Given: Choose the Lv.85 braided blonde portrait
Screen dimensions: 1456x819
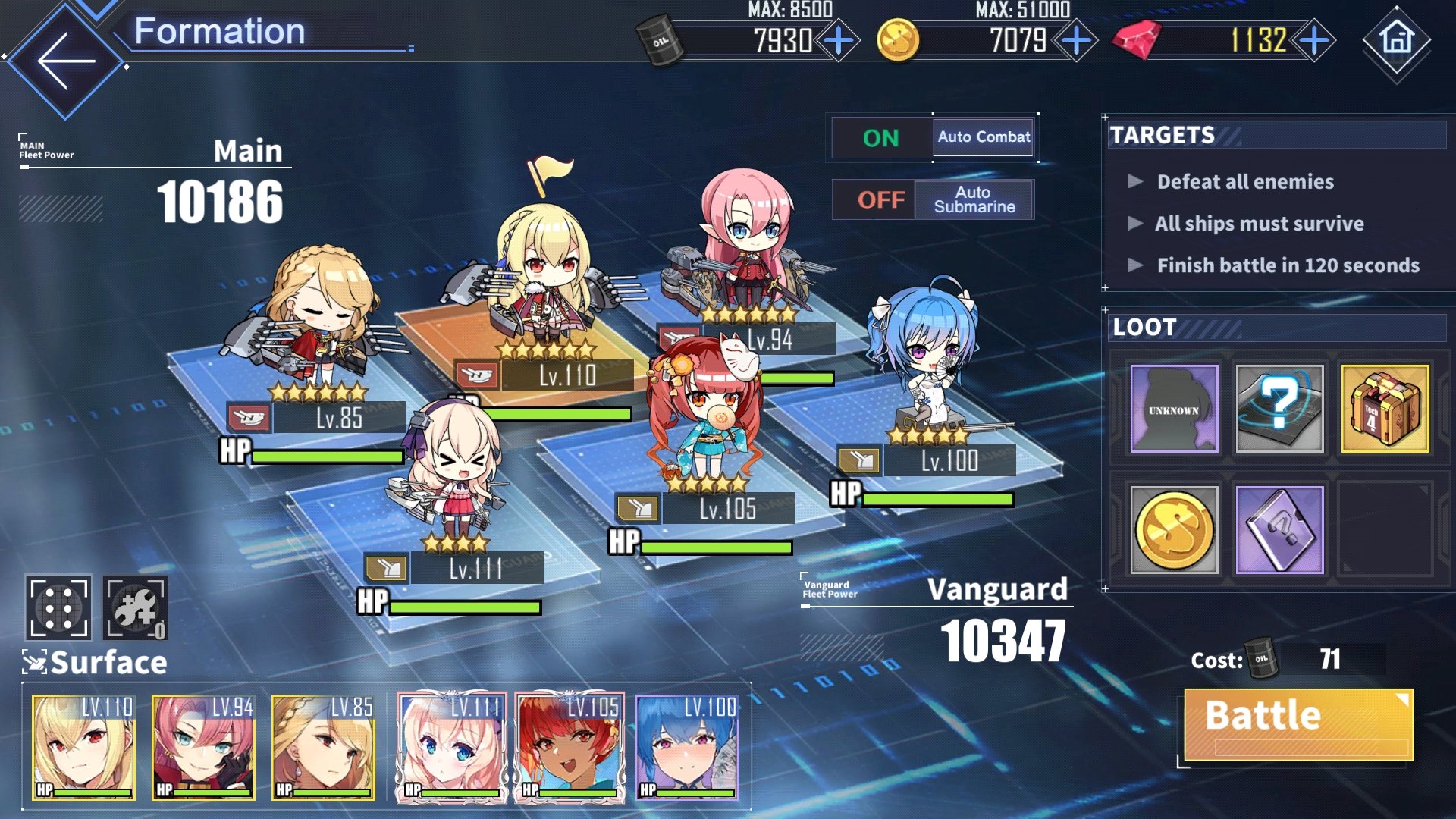Looking at the screenshot, I should click(323, 748).
